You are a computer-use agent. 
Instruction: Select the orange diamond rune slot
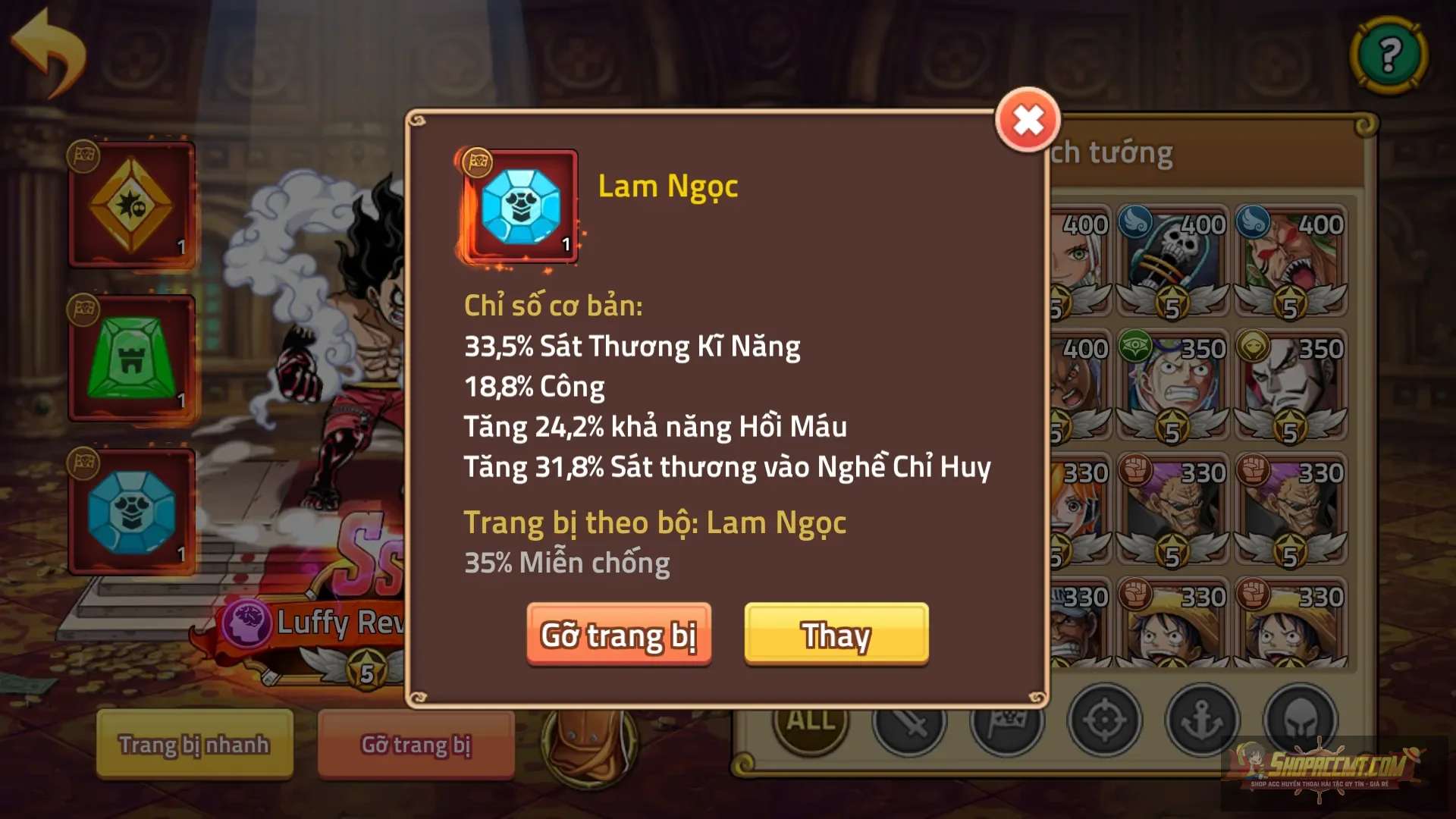click(x=133, y=201)
